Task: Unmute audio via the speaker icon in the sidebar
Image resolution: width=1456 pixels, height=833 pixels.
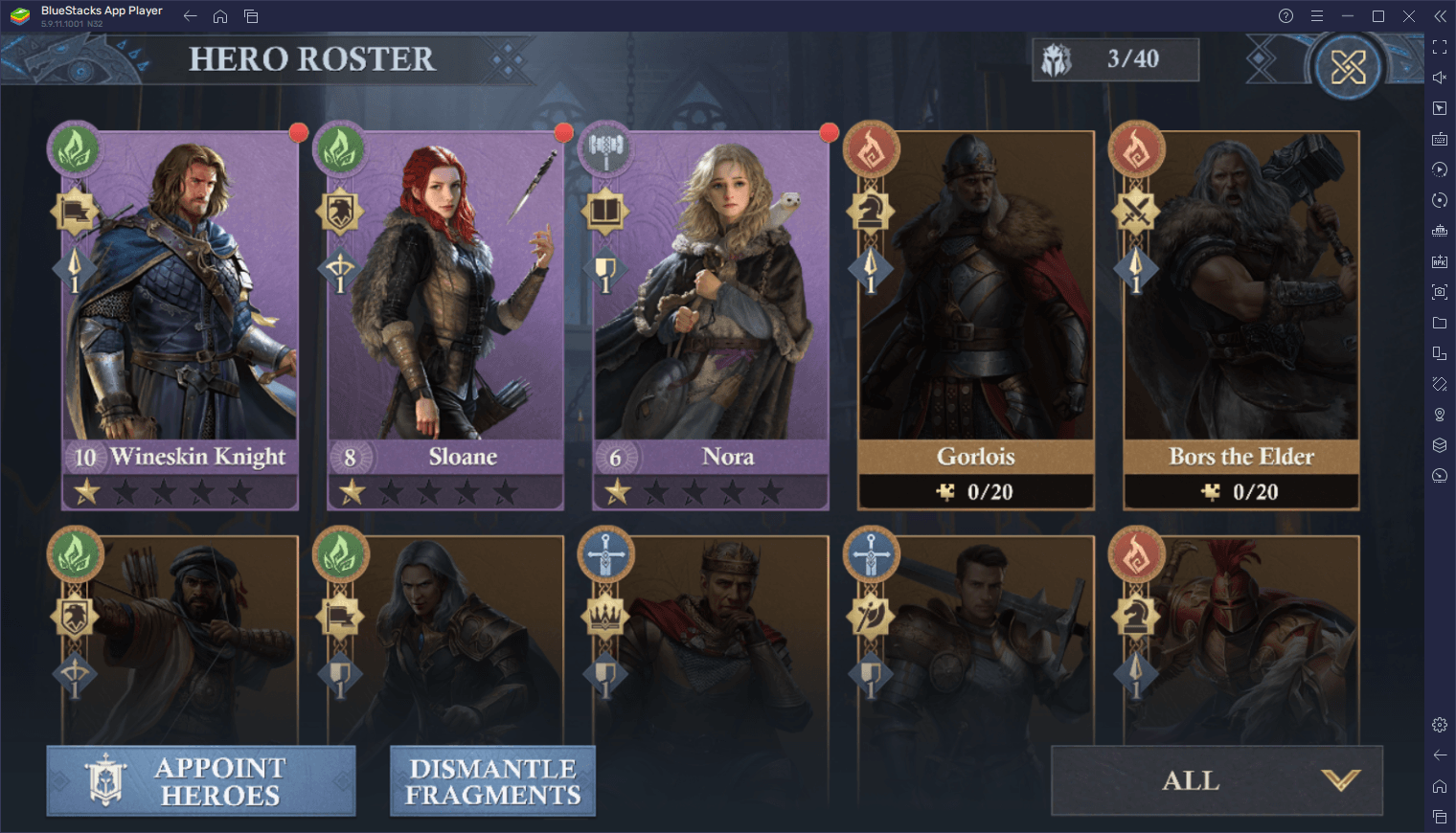Action: click(x=1440, y=78)
